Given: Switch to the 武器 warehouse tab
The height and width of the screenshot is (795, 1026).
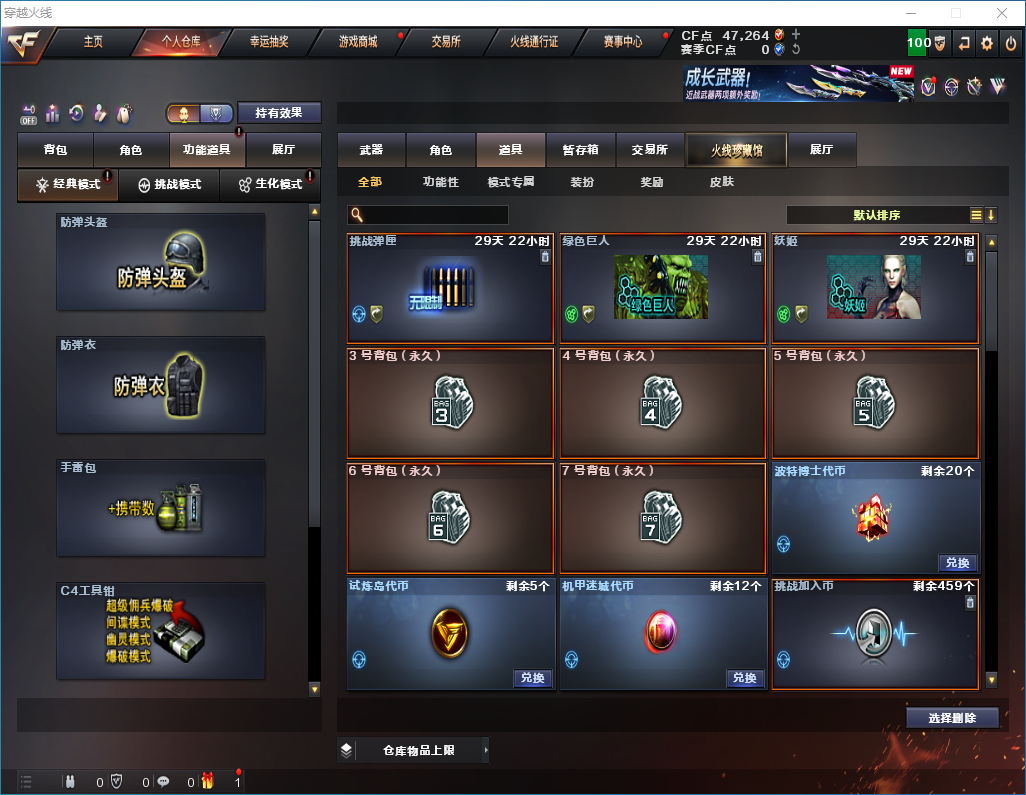Looking at the screenshot, I should click(371, 150).
